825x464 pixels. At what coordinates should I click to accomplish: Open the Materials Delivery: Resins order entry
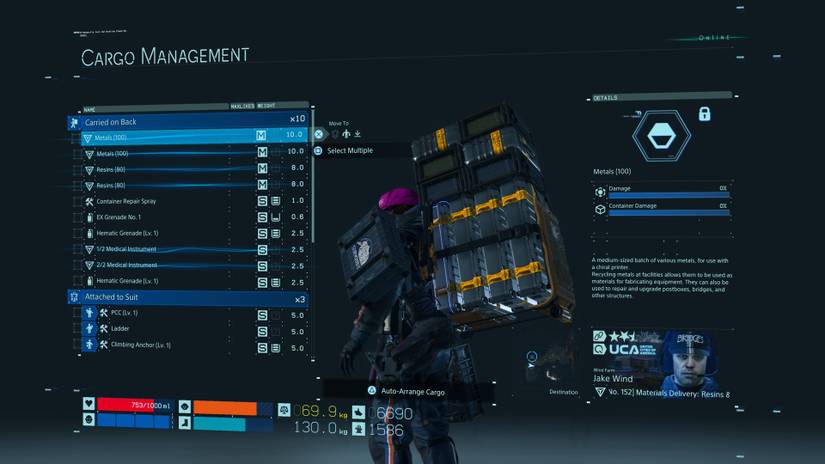click(x=665, y=394)
